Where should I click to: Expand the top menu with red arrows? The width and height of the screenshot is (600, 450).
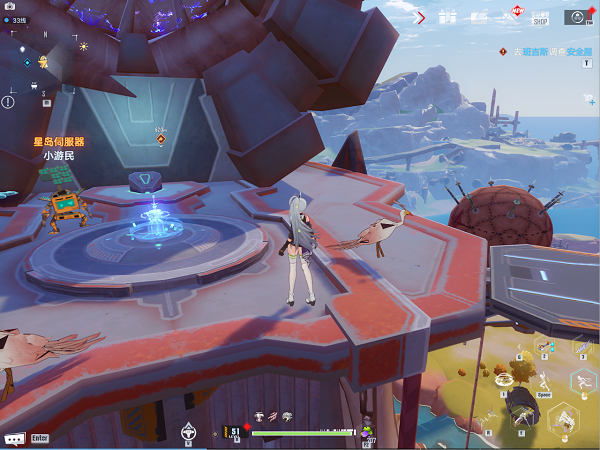420,17
